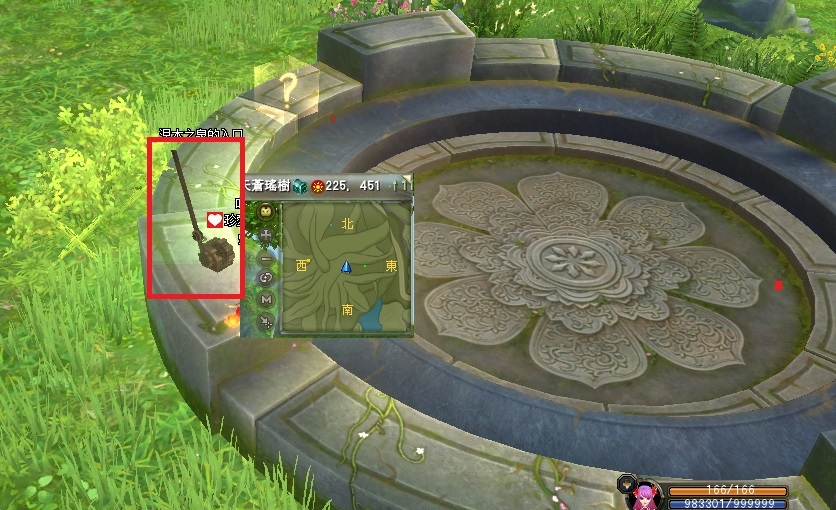The width and height of the screenshot is (836, 510).
Task: Zoom in the minimap with the plus button
Action: (266, 234)
